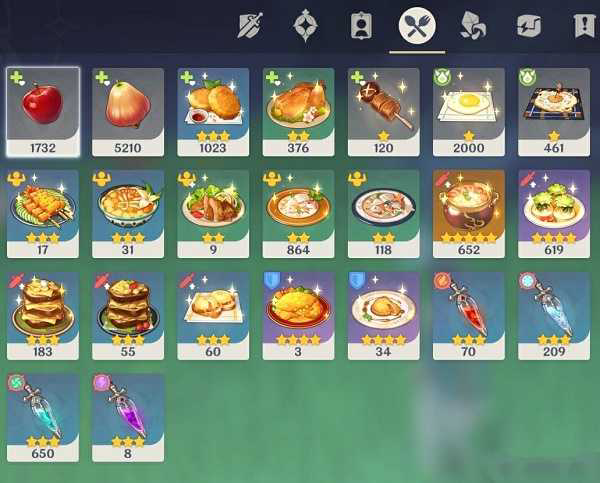Open the artifacts inventory tab
Viewport: 600px width, 483px height.
point(305,25)
